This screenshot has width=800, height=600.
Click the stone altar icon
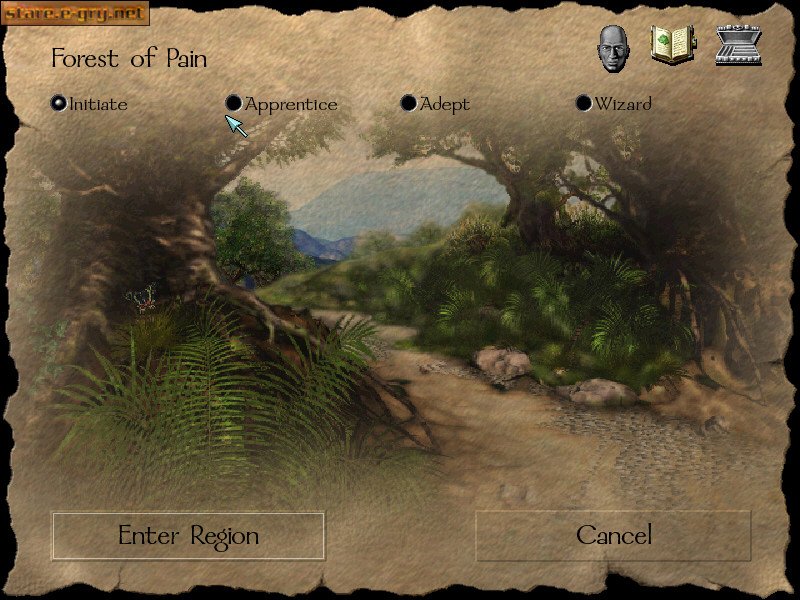pyautogui.click(x=739, y=46)
